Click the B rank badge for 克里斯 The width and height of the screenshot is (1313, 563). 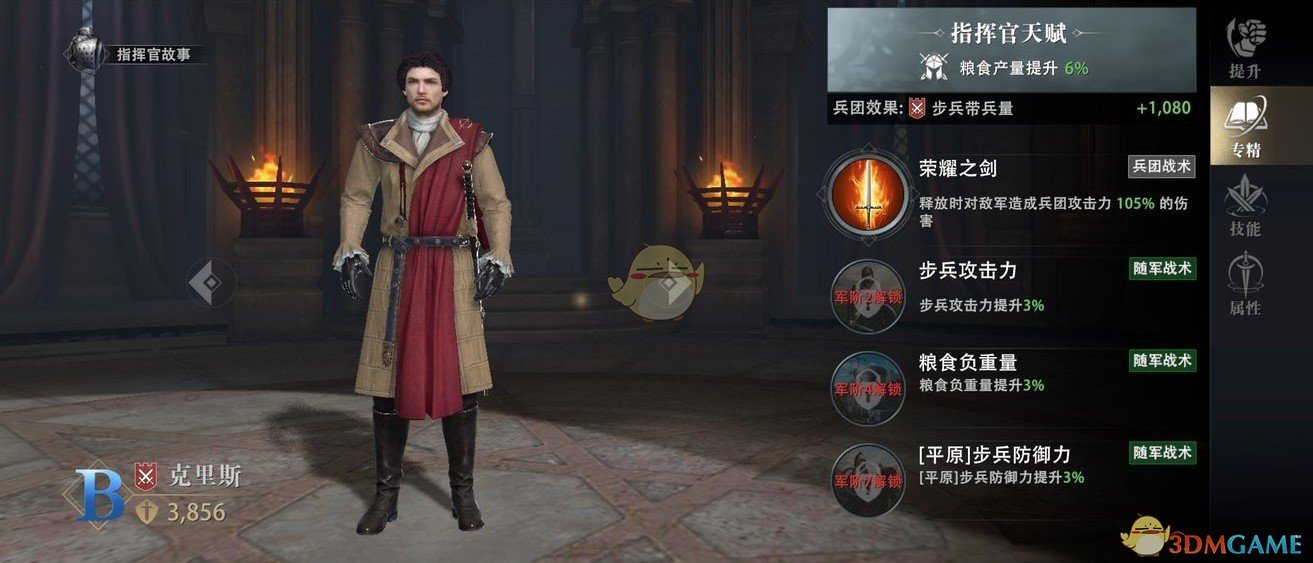pos(100,495)
